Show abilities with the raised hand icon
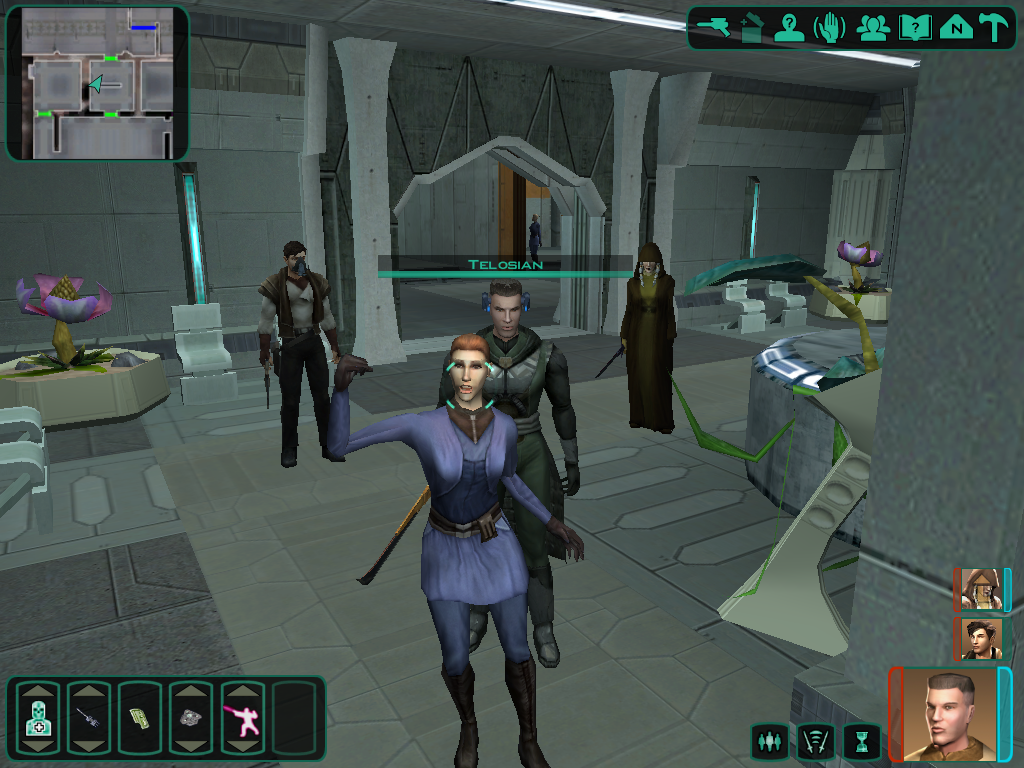 [x=831, y=28]
